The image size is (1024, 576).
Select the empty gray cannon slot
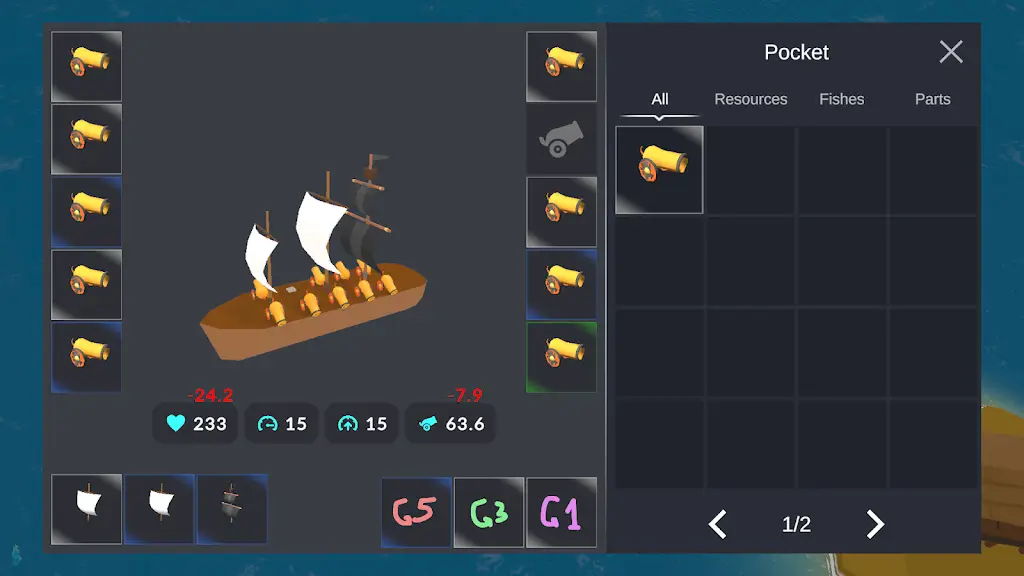[561, 140]
